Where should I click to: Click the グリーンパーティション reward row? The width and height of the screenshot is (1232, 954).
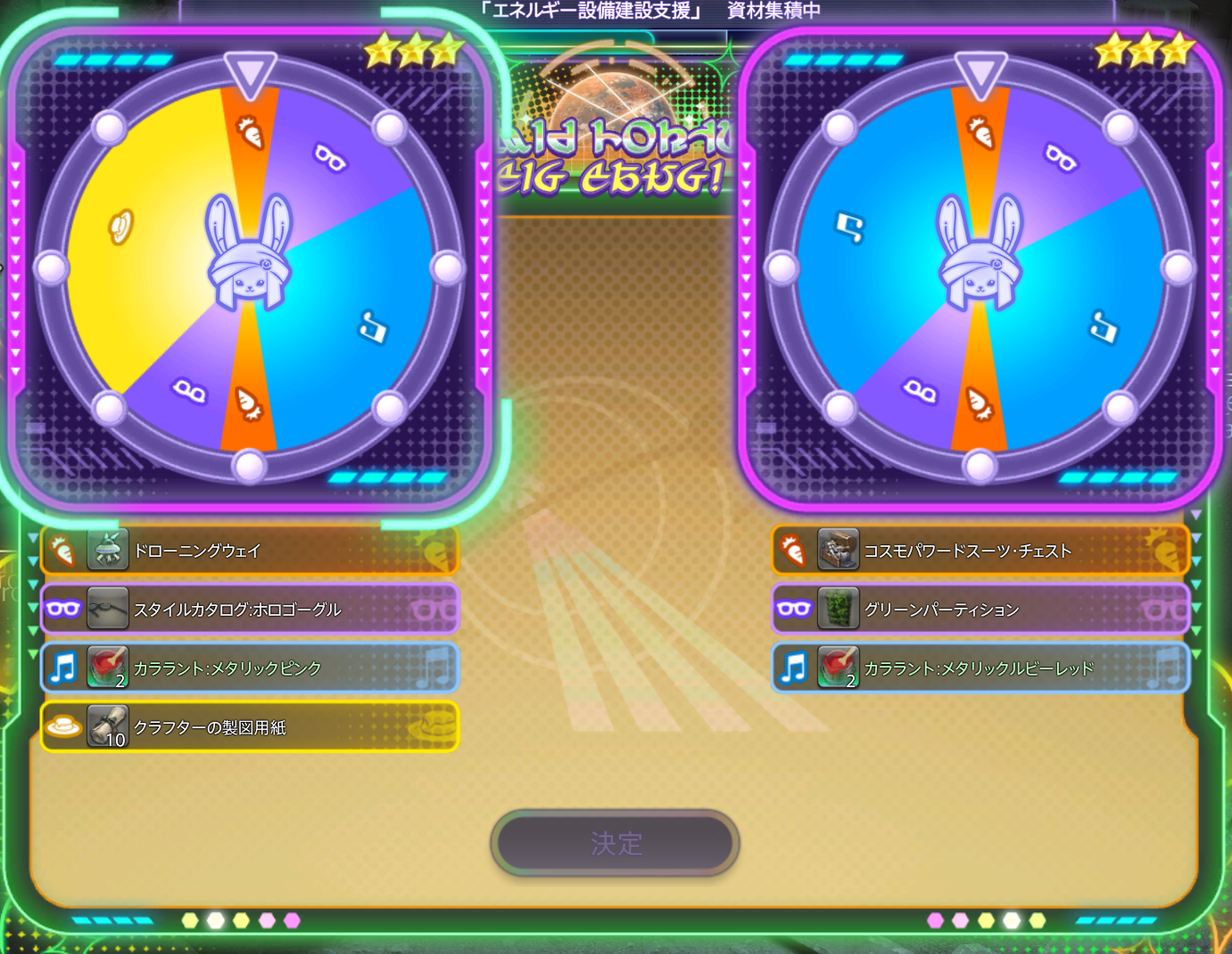coord(980,610)
